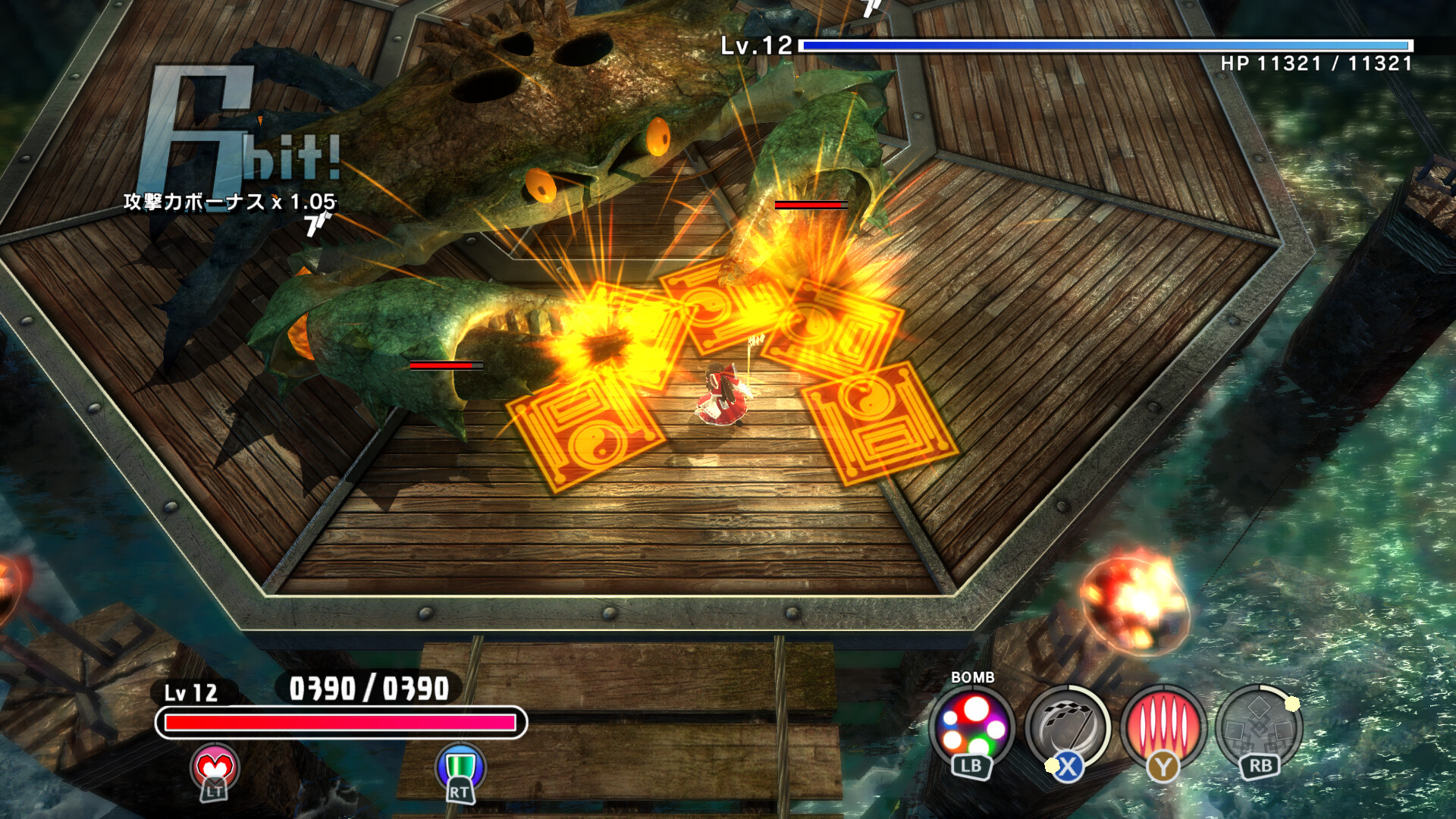
Task: Trigger the red needle volley skill
Action: point(1163,728)
